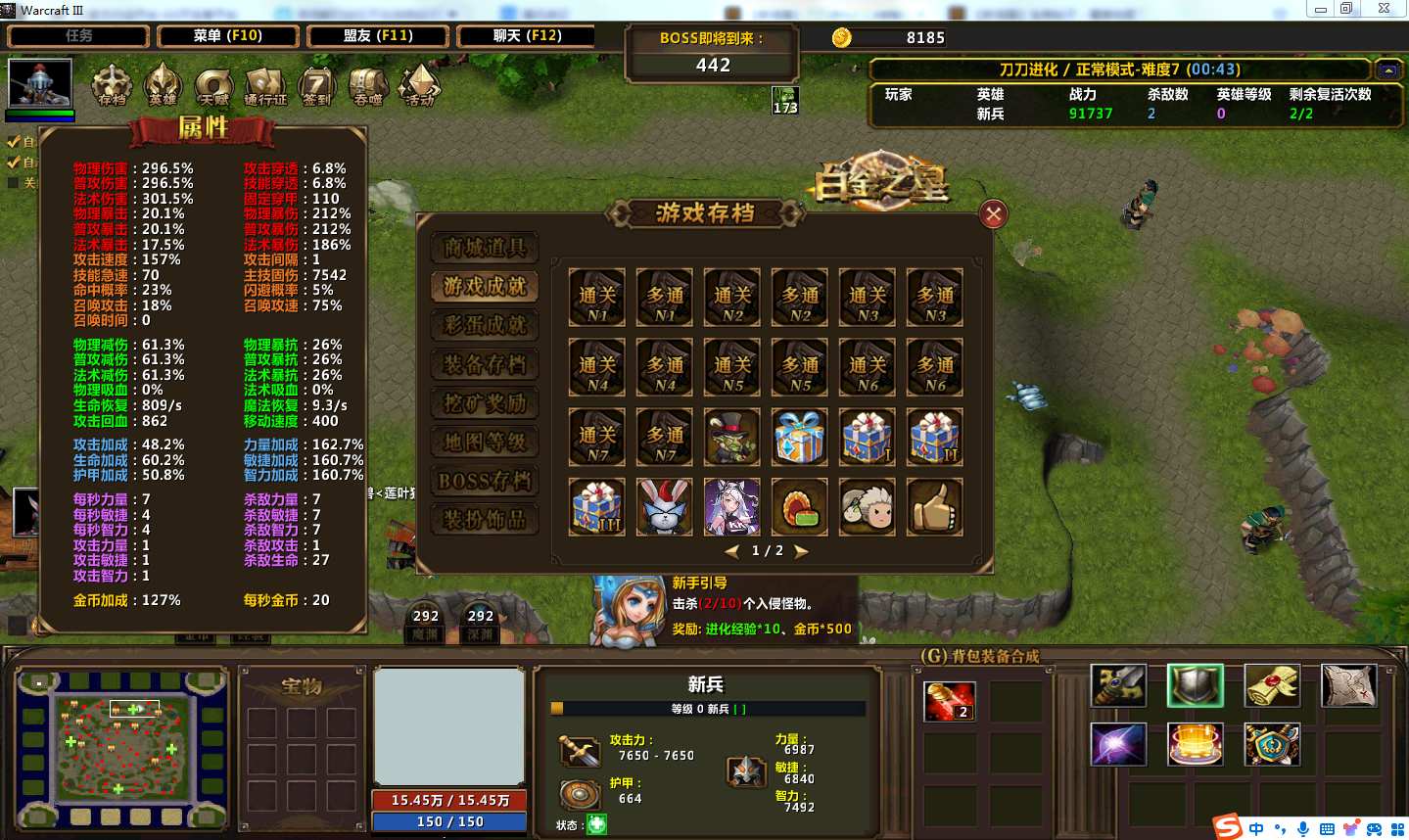Open the 签到 daily check-in icon

tap(316, 85)
